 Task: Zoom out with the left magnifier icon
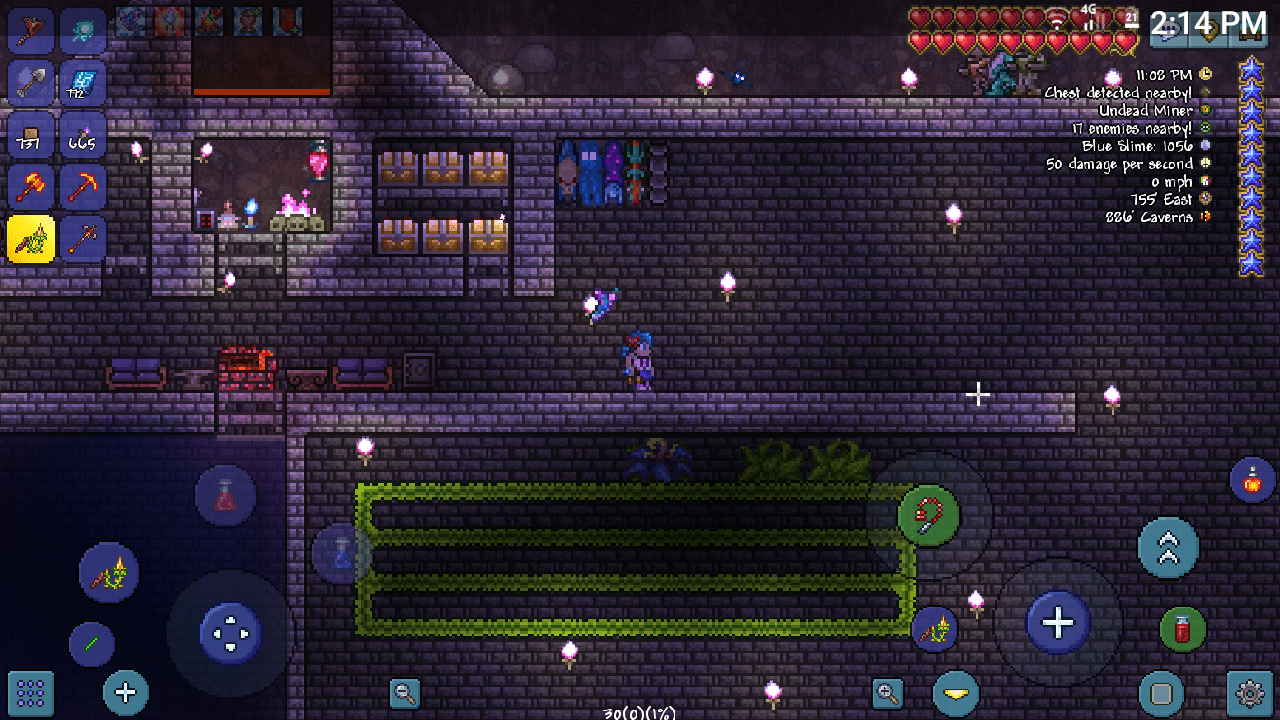(x=404, y=693)
